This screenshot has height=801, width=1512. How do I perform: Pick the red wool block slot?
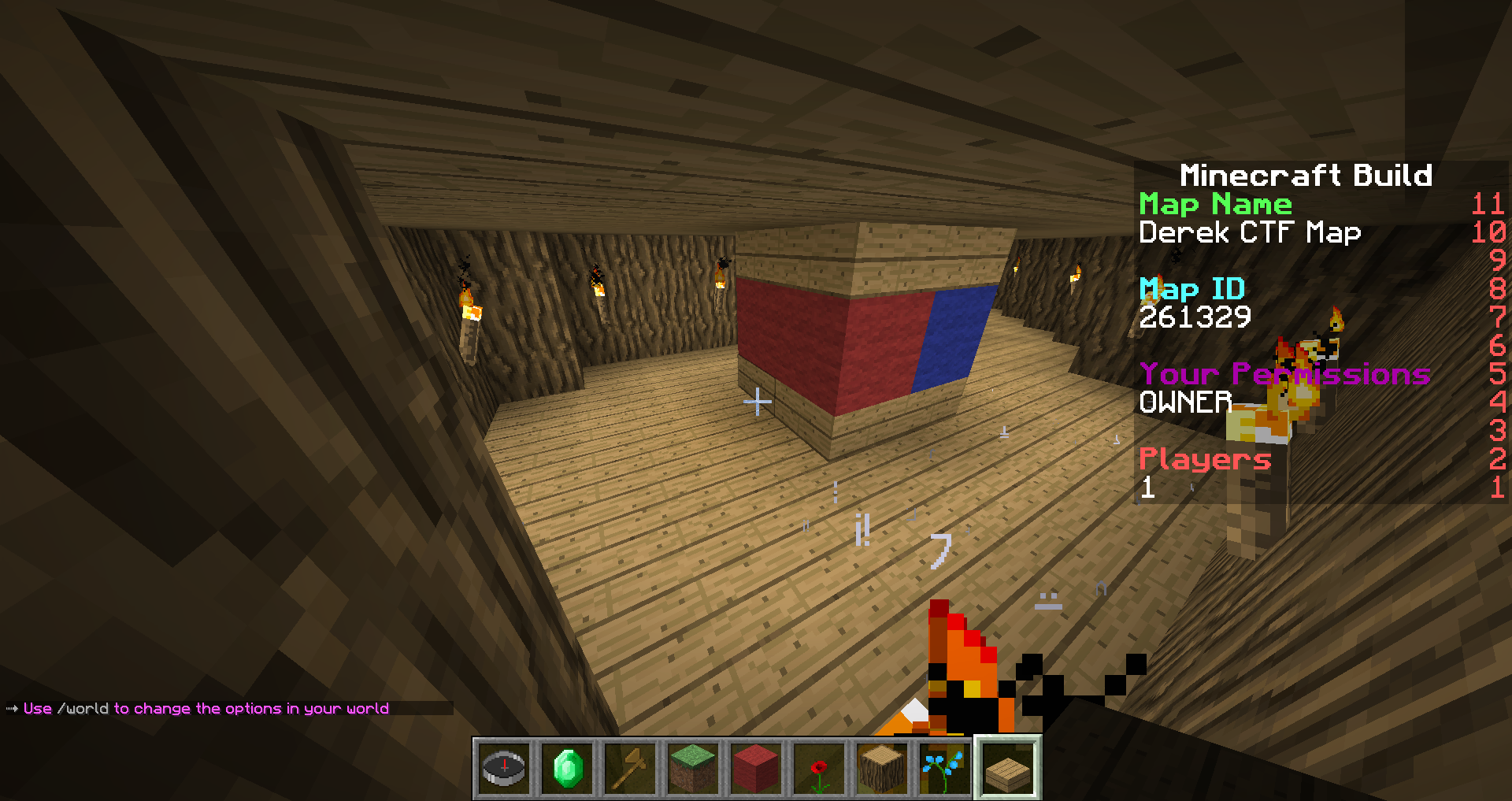756,768
